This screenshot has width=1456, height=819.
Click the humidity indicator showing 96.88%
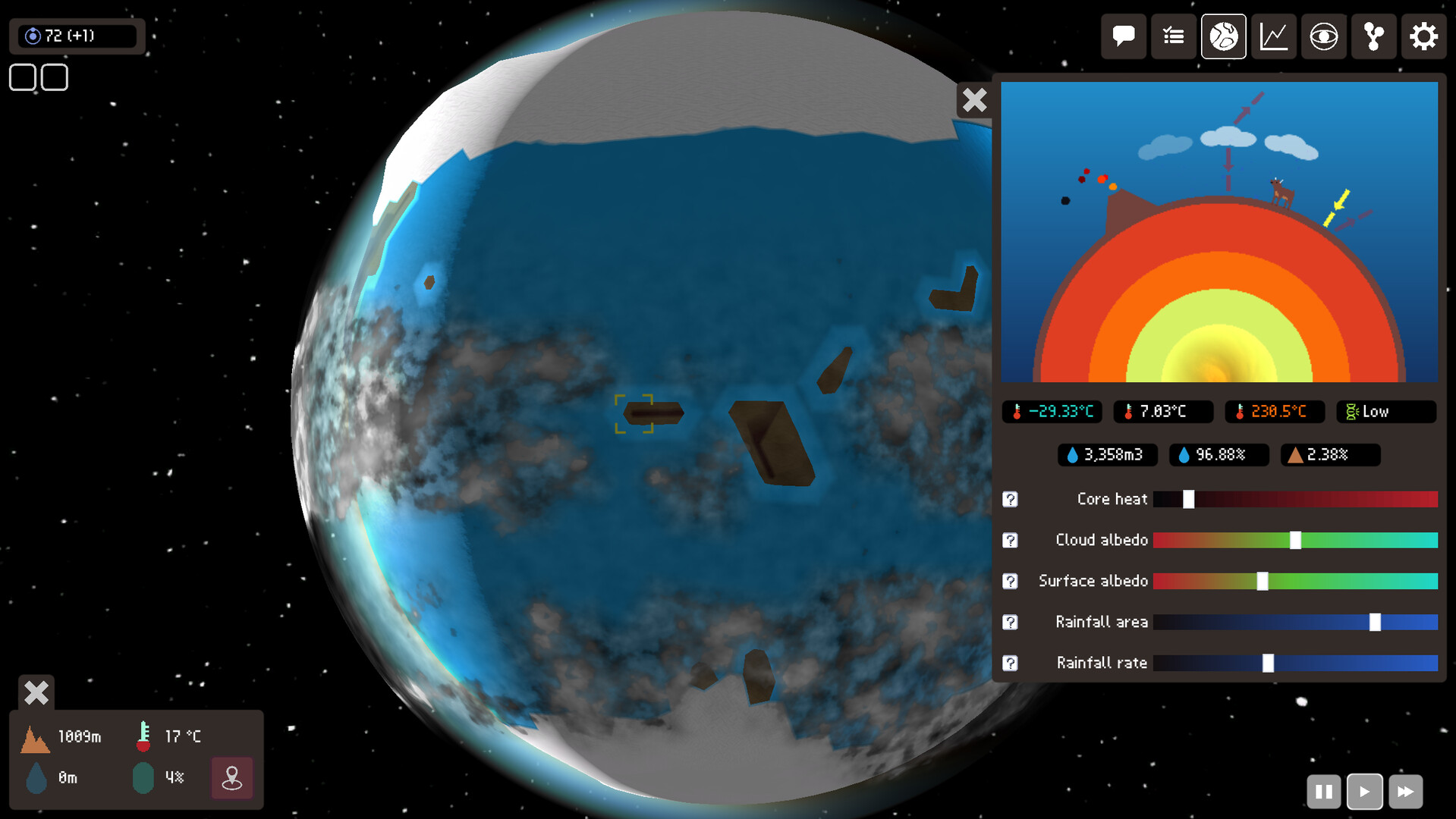[1218, 455]
